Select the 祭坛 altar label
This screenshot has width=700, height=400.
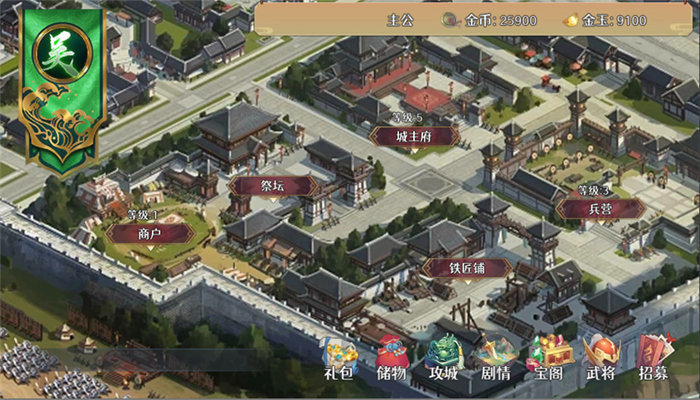pos(273,186)
